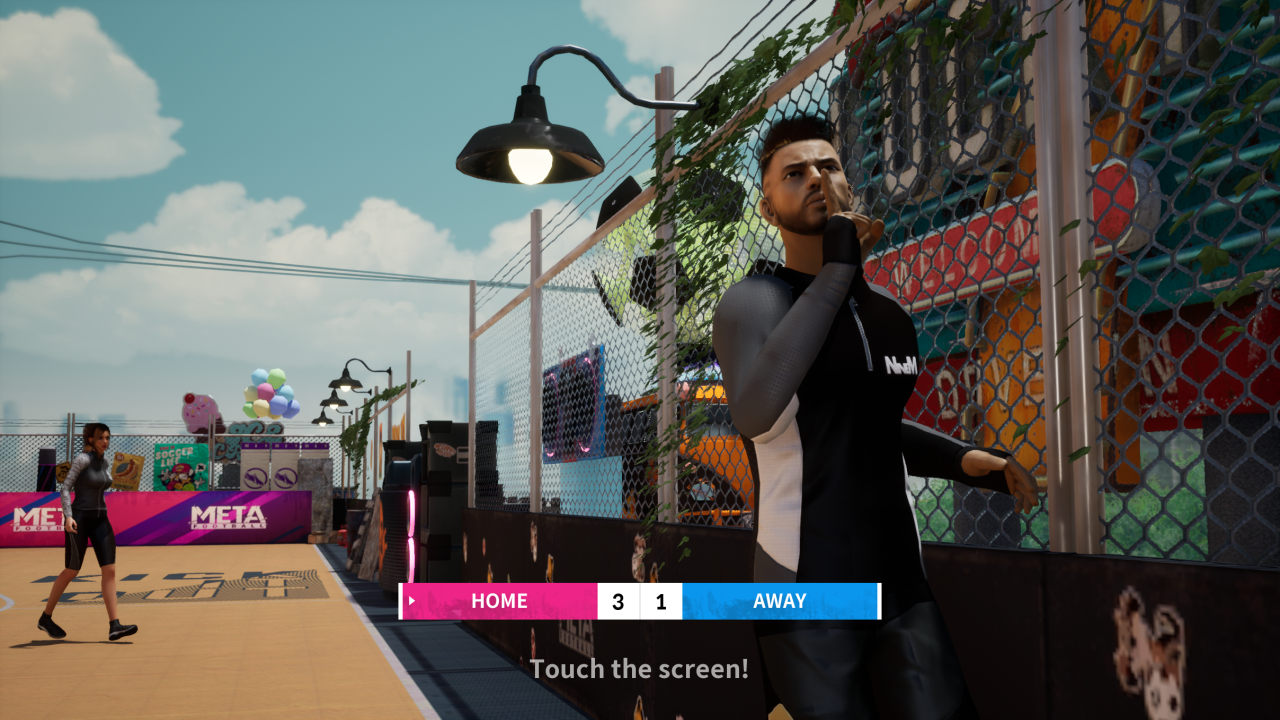1280x720 pixels.
Task: Click the away team score of 1
Action: coord(662,601)
